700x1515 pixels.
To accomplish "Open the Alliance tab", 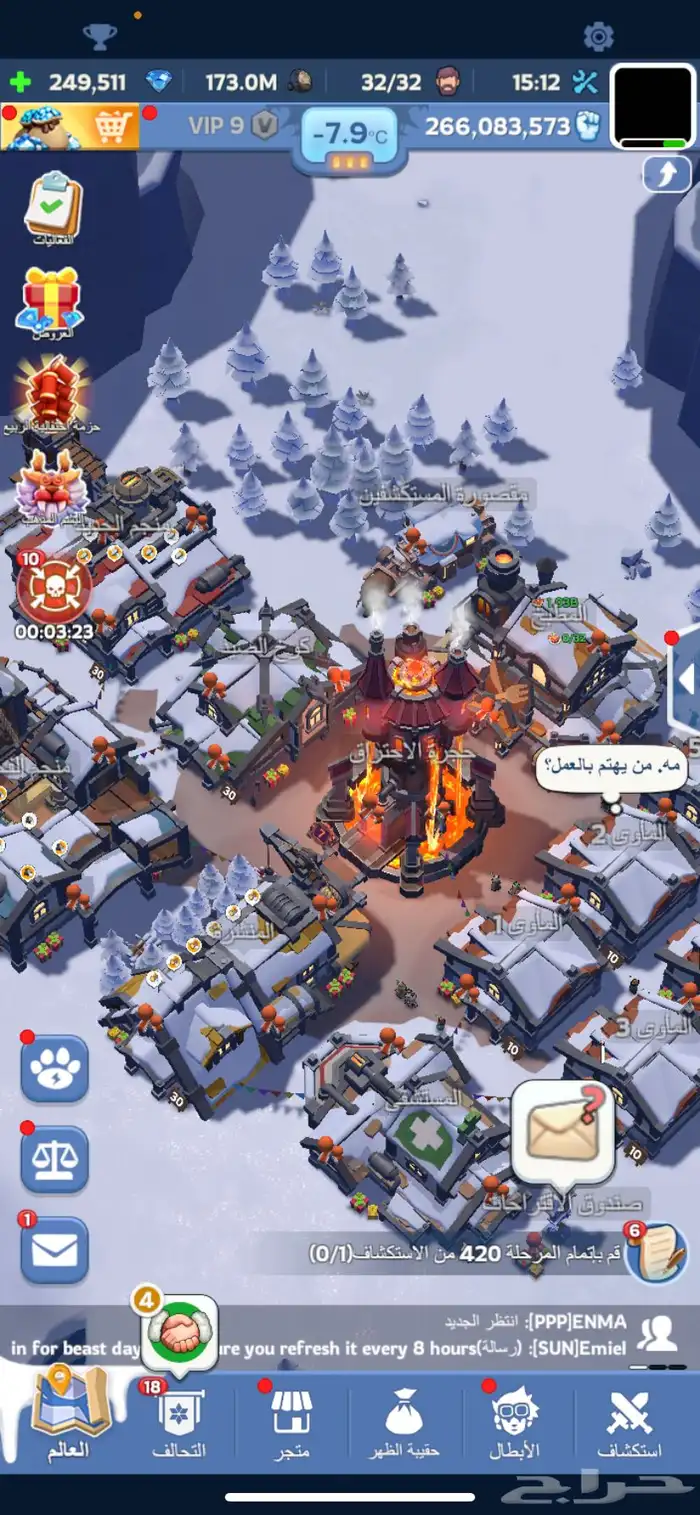I will [180, 1420].
